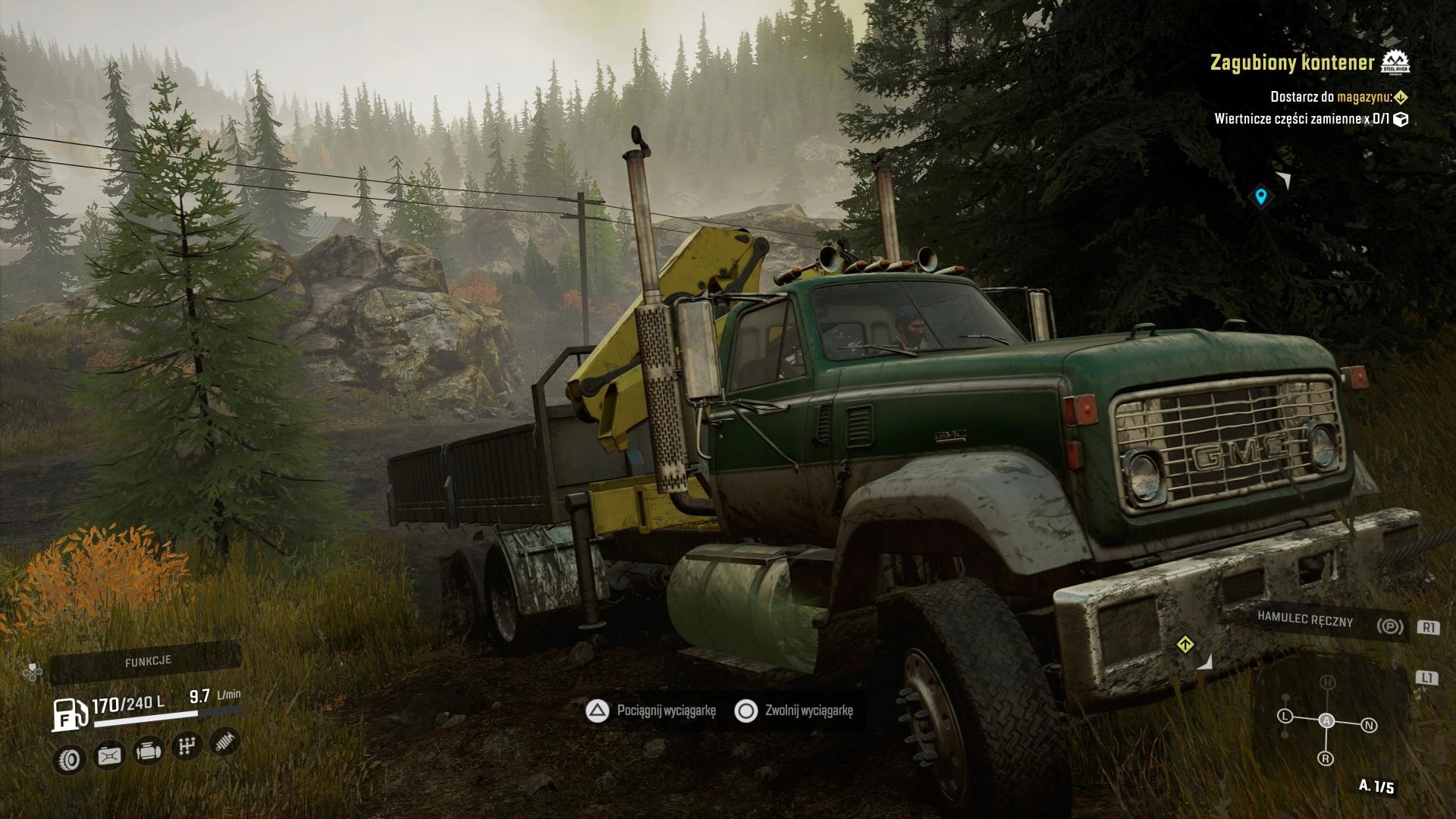Click the Steel River contract logo

1395,63
